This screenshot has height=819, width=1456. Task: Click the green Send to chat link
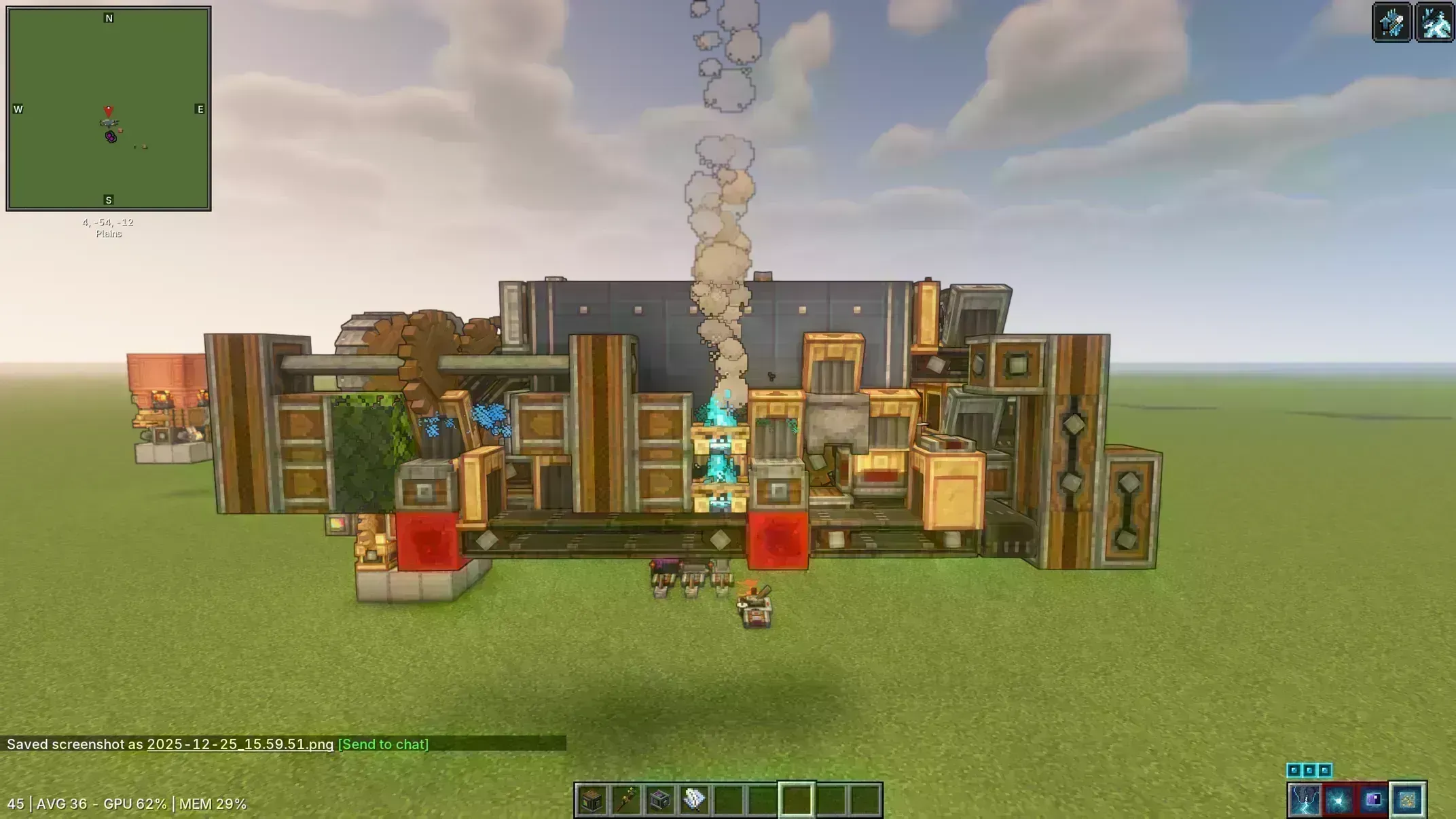point(383,744)
